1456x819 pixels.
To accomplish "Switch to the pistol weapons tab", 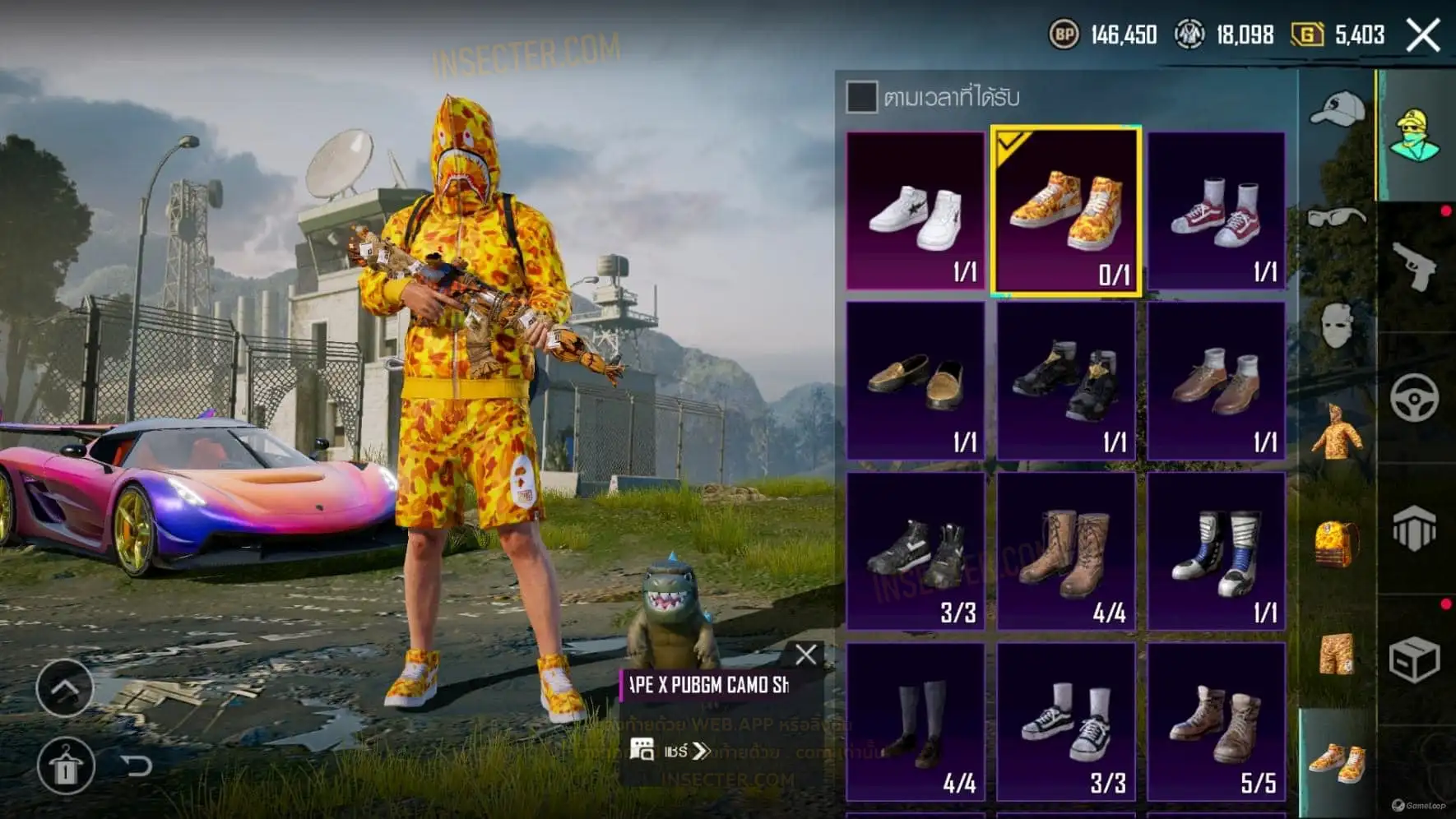I will 1414,266.
